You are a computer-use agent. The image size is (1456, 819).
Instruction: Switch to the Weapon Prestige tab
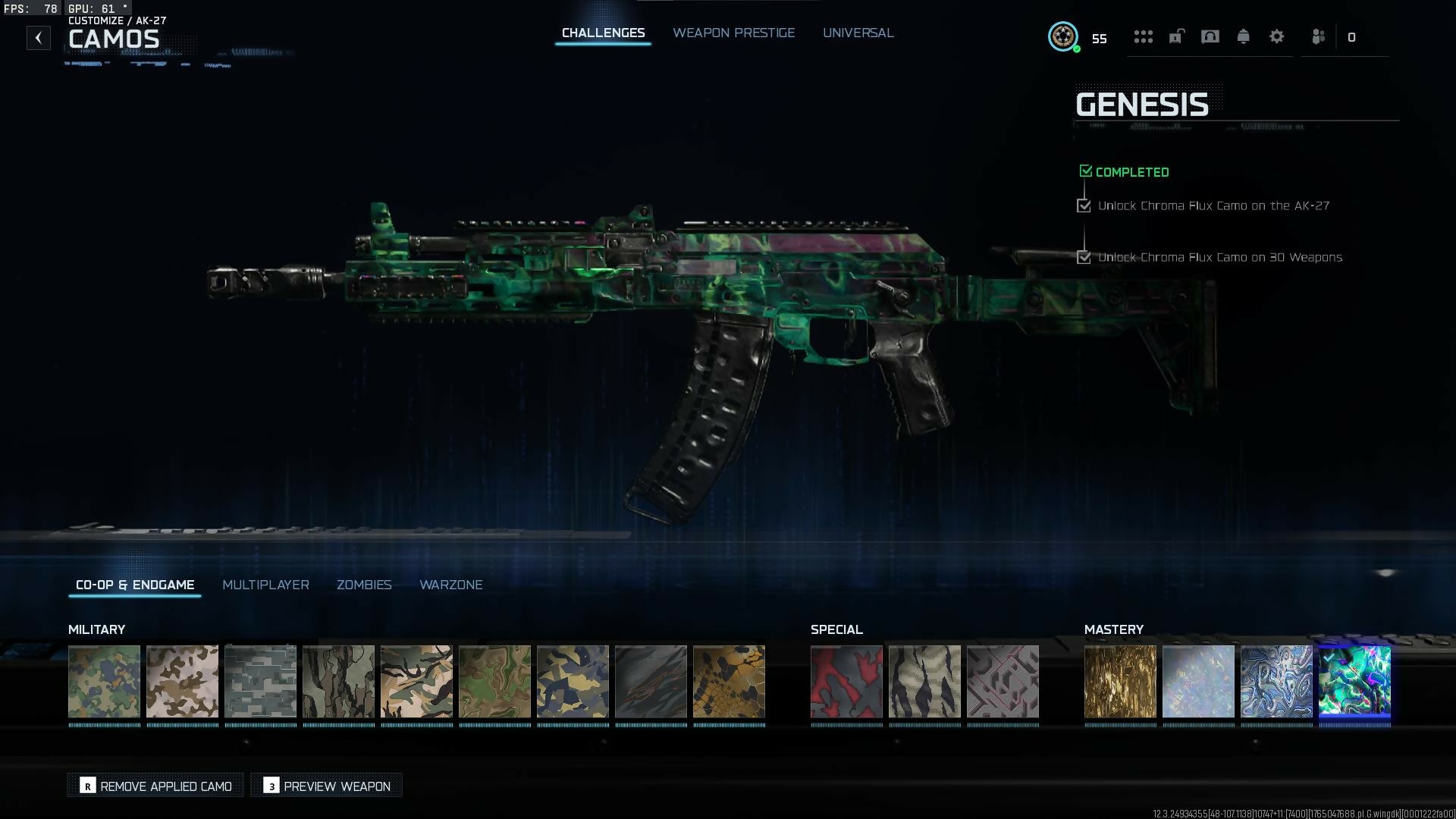point(733,33)
